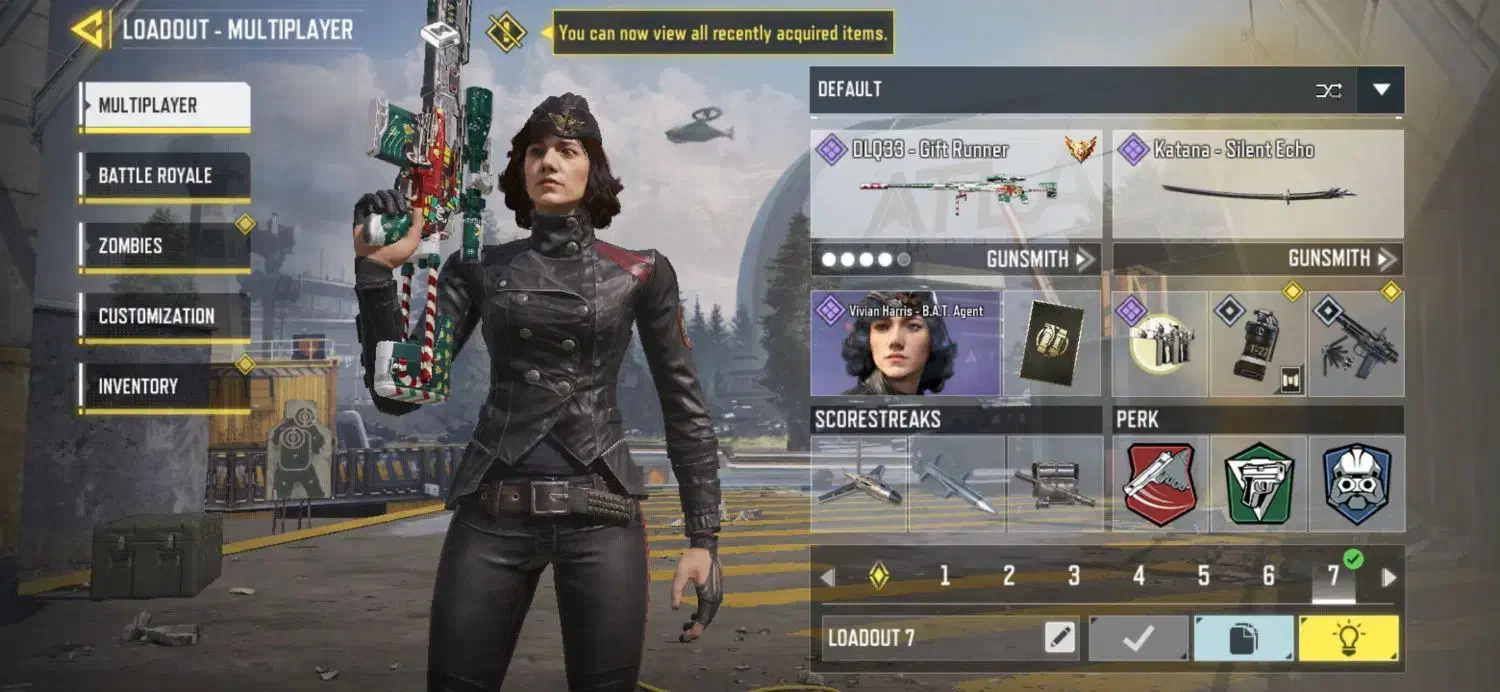Select the Customization tab
The height and width of the screenshot is (692, 1500).
tap(165, 316)
